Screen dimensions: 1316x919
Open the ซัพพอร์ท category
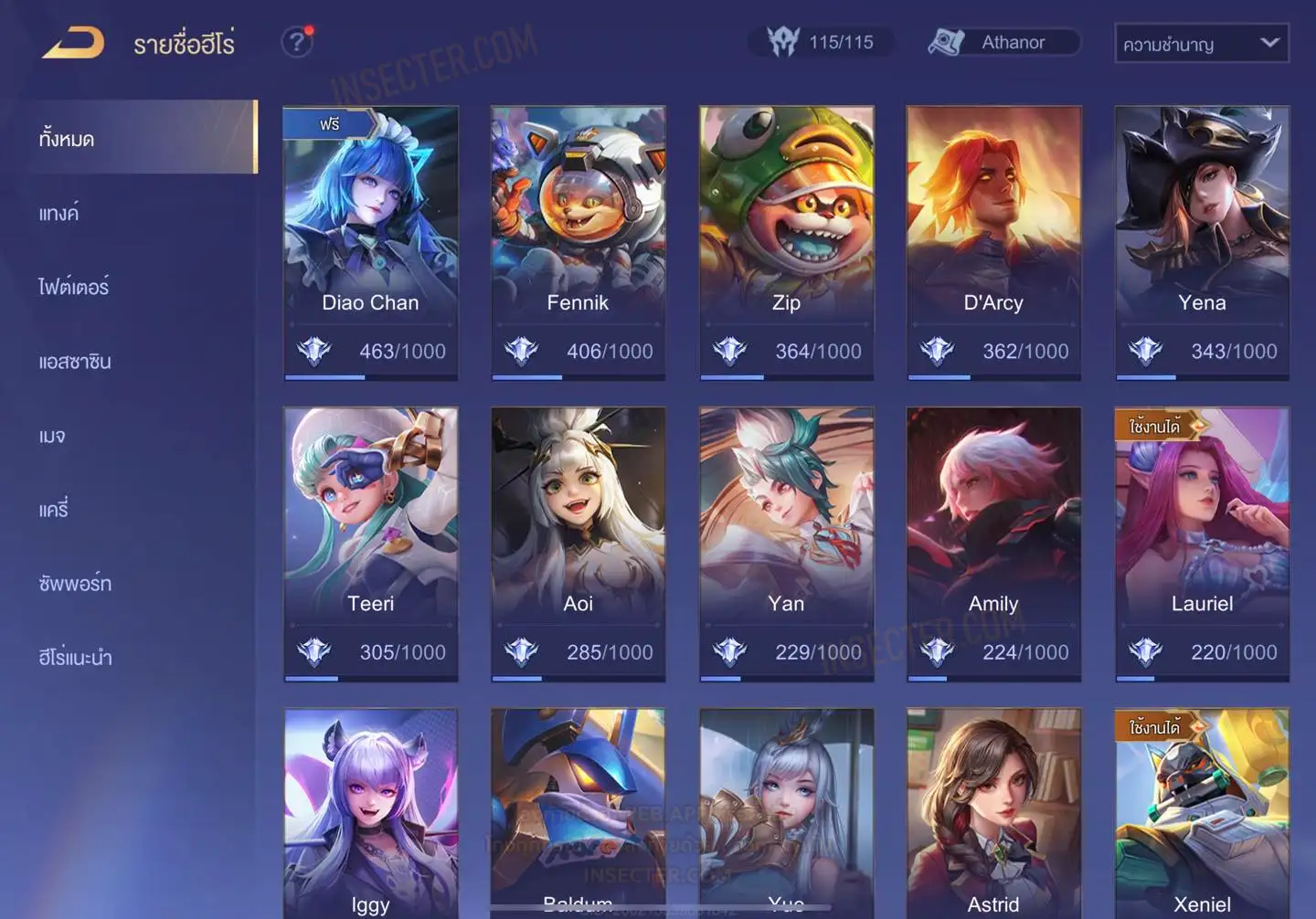[x=75, y=584]
